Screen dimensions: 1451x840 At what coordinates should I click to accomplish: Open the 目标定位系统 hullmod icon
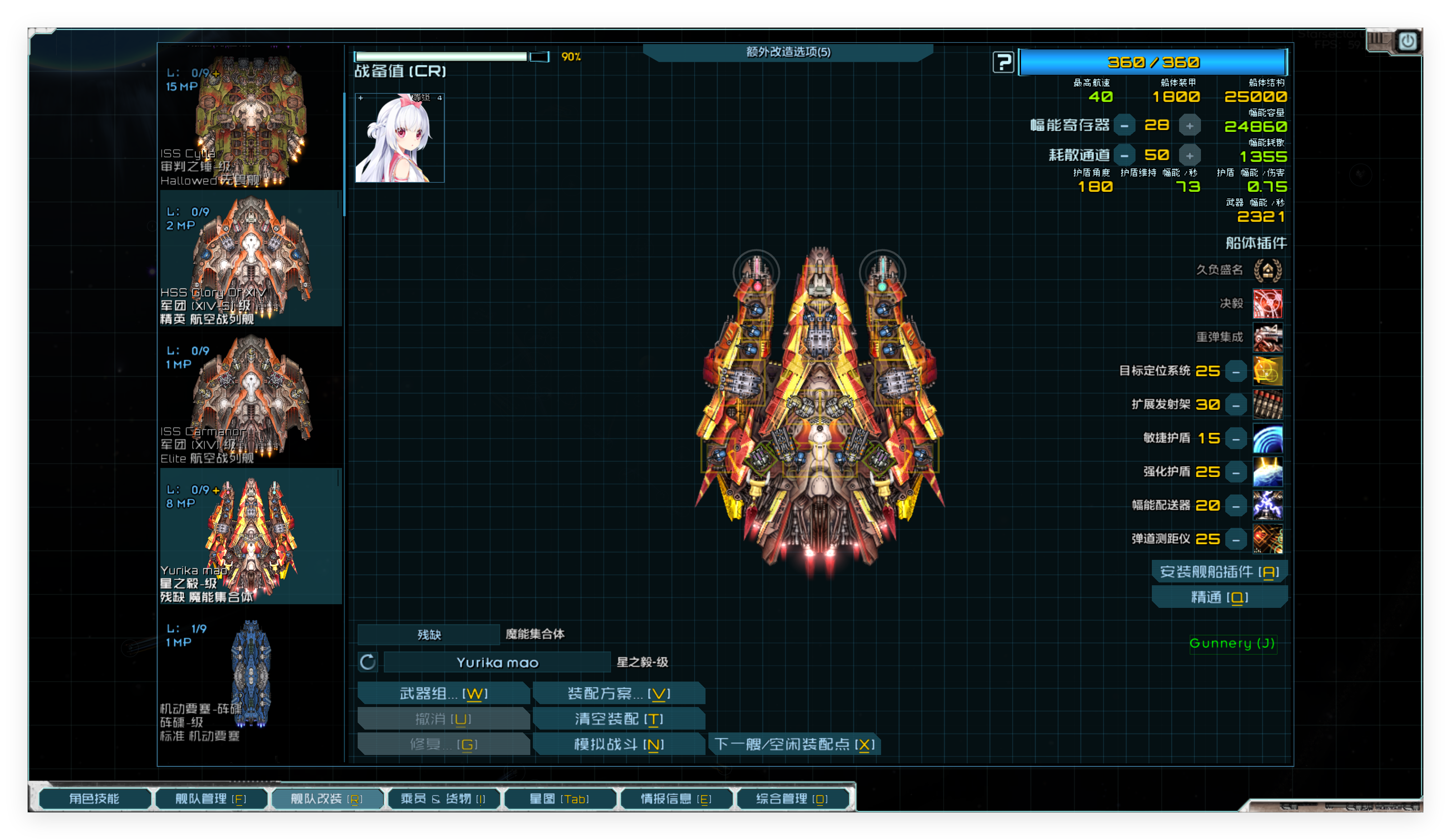[x=1268, y=371]
